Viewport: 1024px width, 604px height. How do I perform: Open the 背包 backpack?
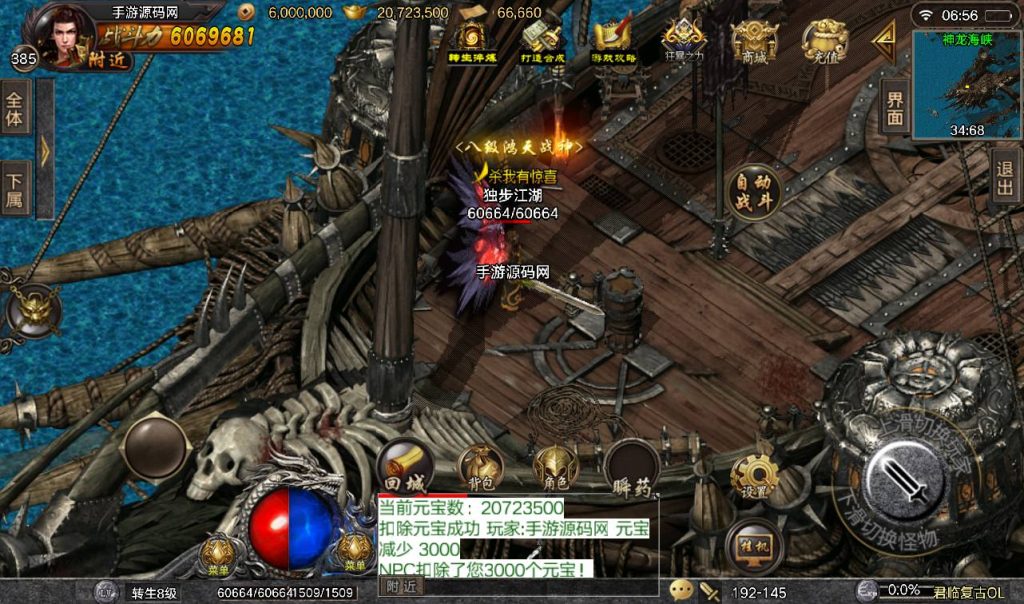click(x=480, y=467)
